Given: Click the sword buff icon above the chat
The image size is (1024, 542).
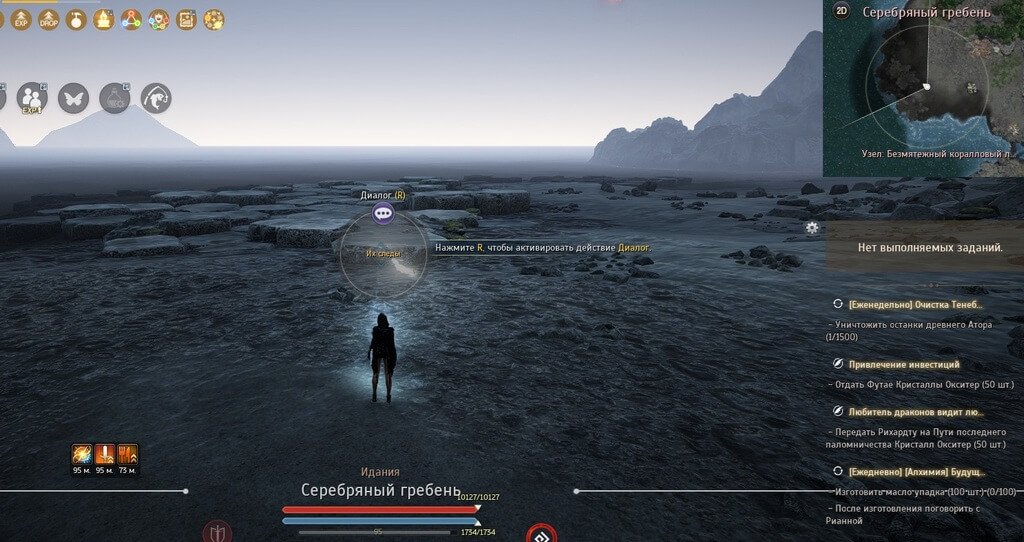Looking at the screenshot, I should tap(105, 455).
